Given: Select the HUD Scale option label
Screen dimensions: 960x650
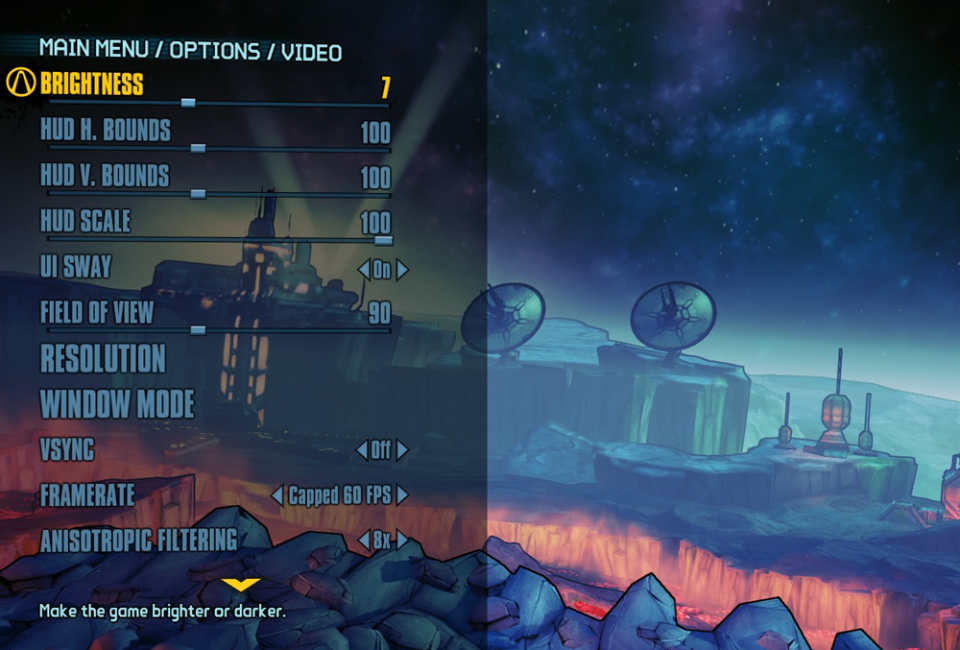Looking at the screenshot, I should point(85,221).
